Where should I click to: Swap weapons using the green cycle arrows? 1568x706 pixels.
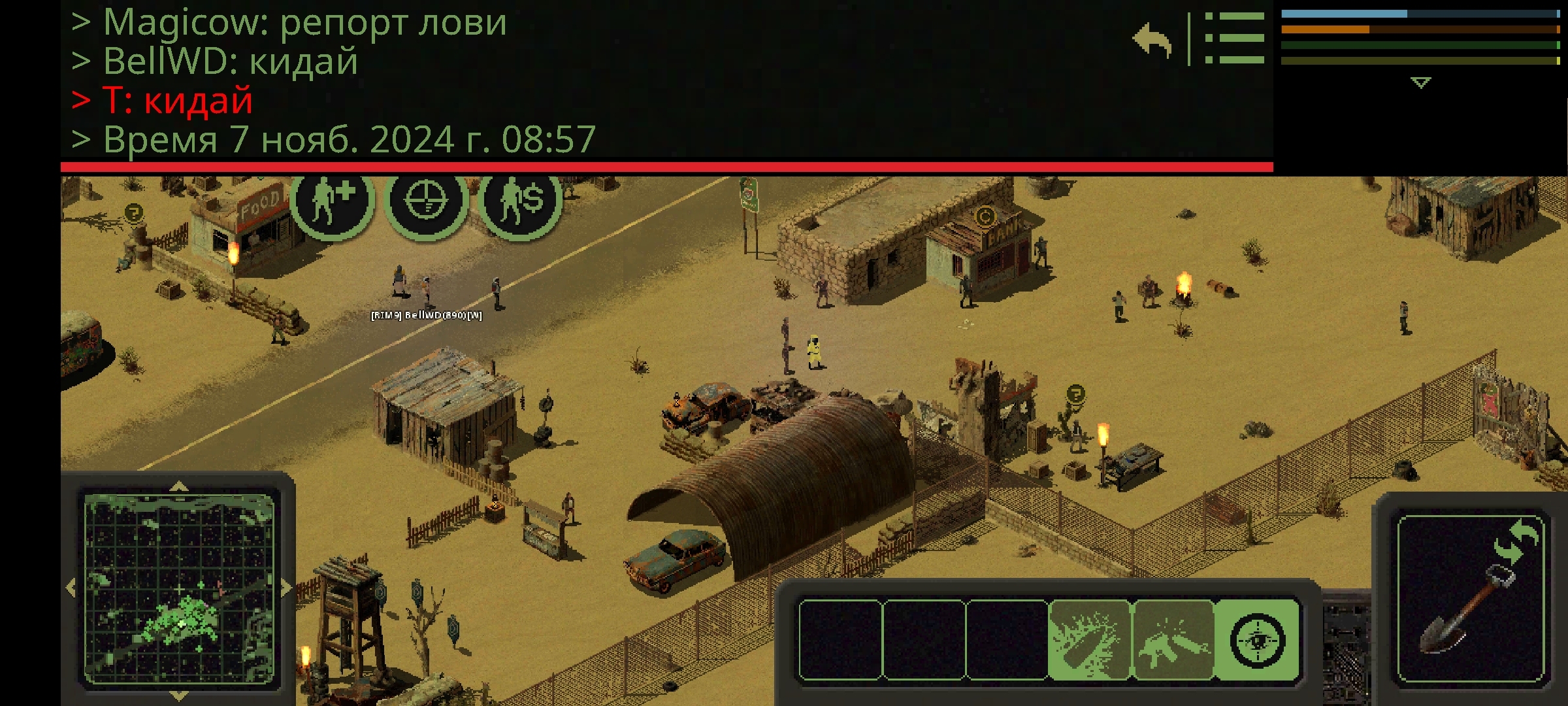tap(1516, 541)
